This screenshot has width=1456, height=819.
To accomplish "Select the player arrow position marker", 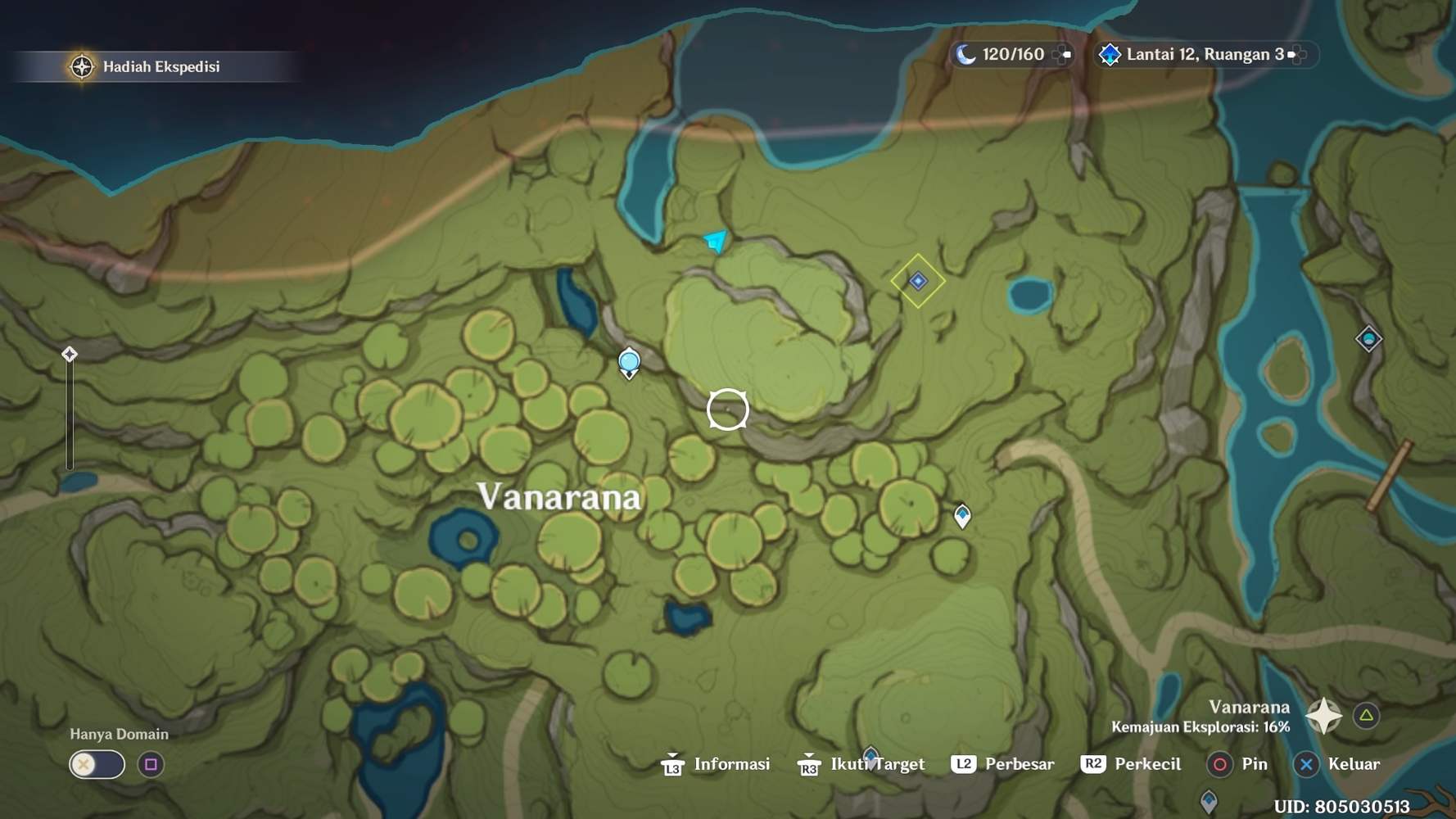I will click(715, 240).
